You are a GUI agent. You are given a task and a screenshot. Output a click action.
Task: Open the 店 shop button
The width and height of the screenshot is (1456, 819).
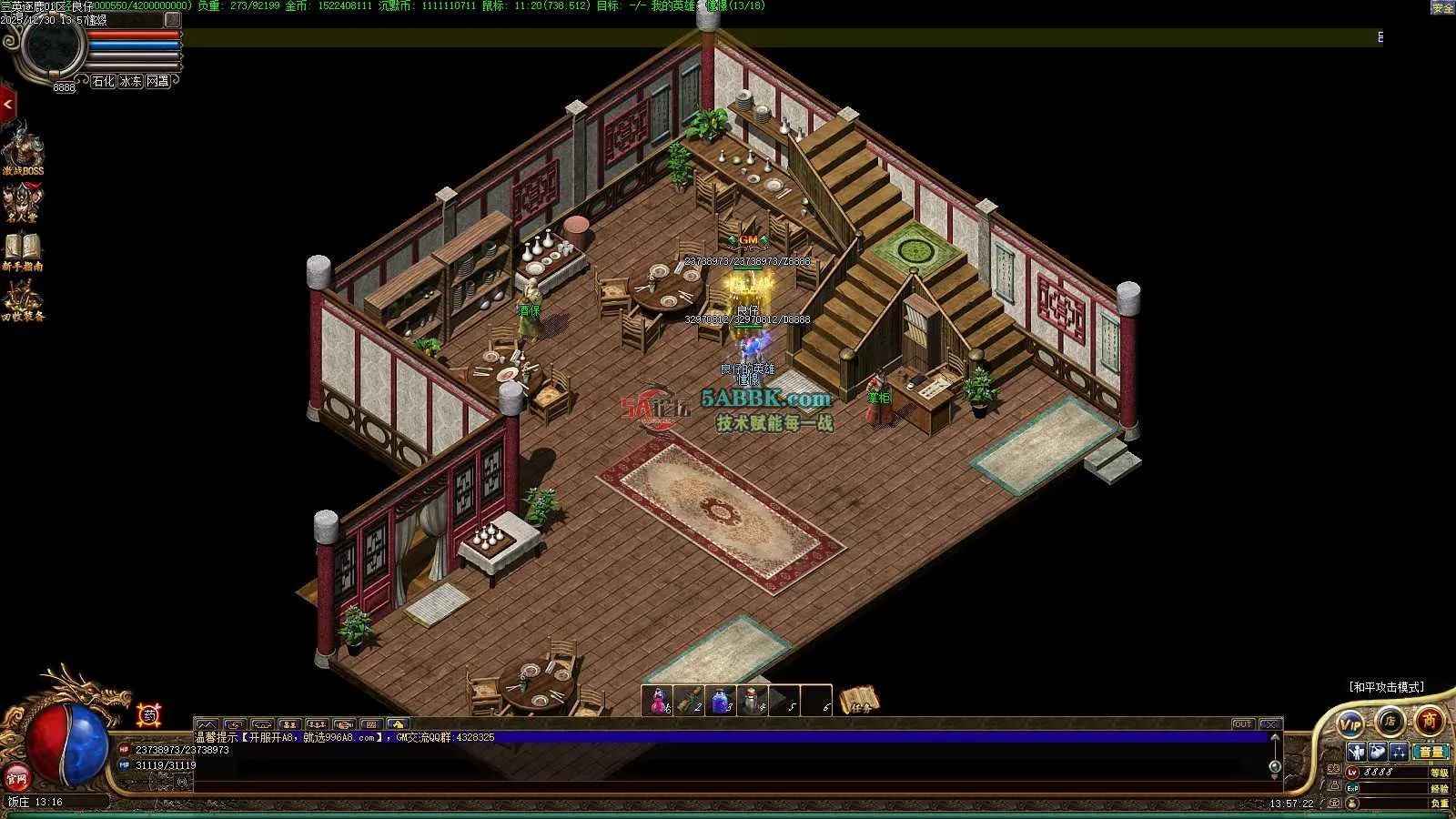click(x=1390, y=722)
